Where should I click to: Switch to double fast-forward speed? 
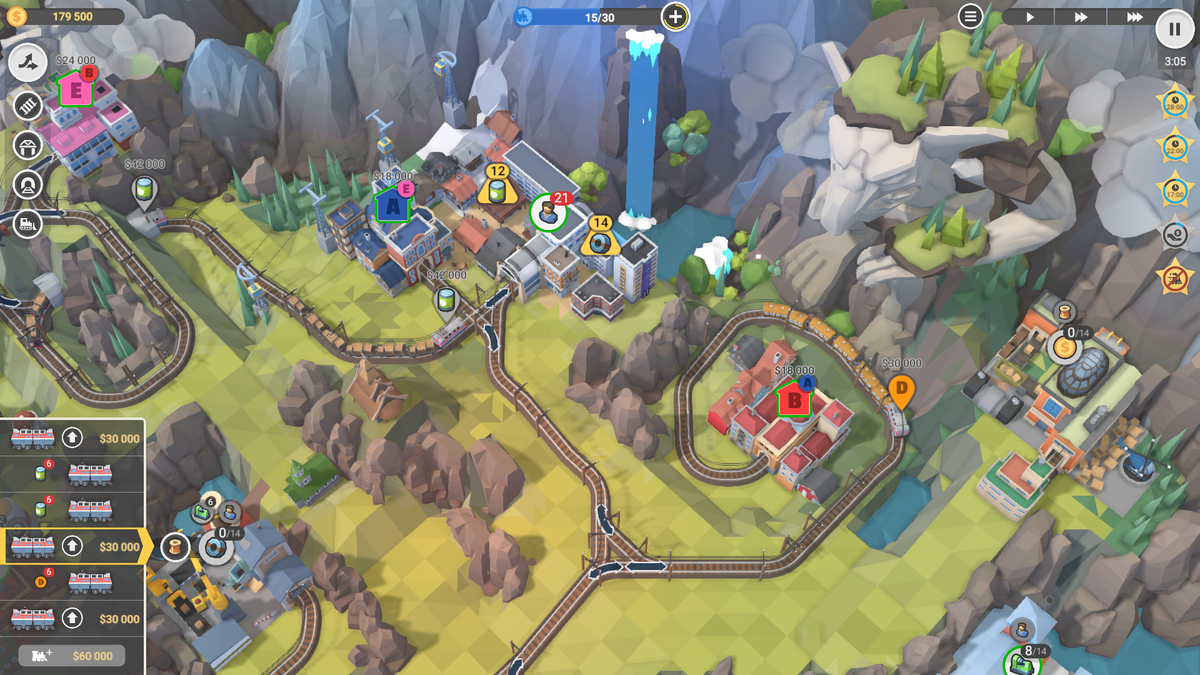click(x=1081, y=17)
